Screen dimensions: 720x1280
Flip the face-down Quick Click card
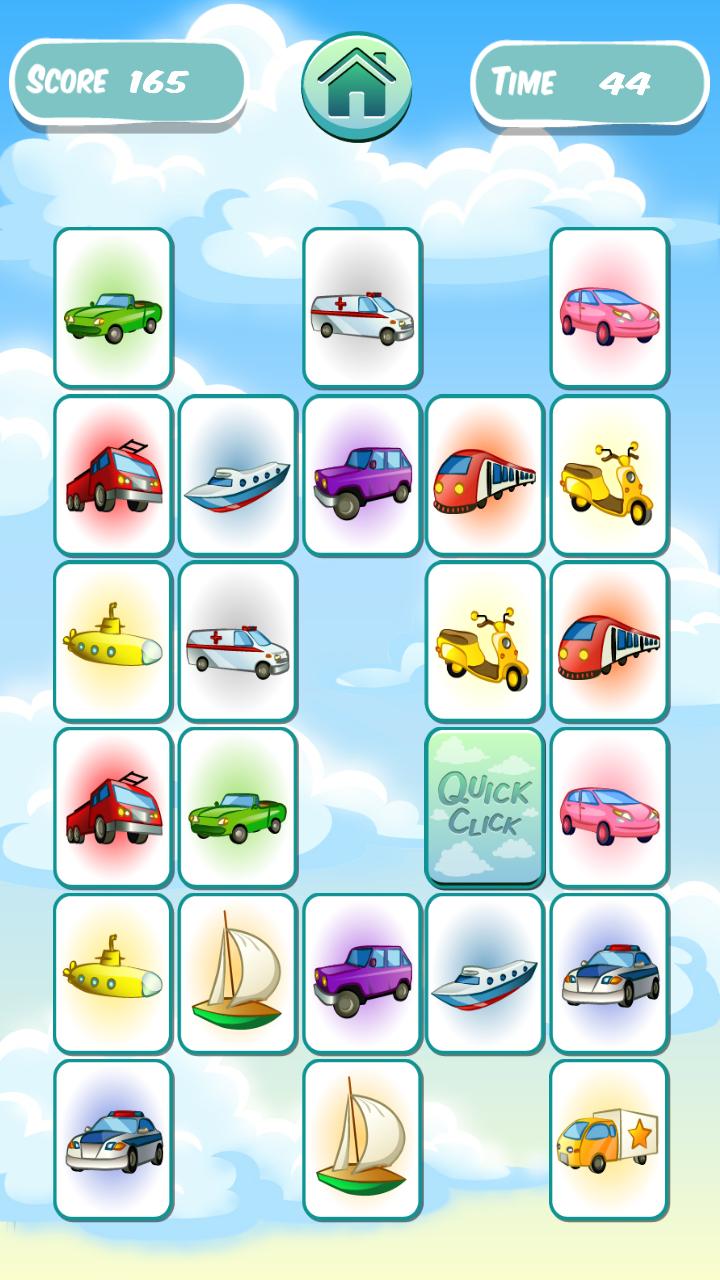(485, 807)
